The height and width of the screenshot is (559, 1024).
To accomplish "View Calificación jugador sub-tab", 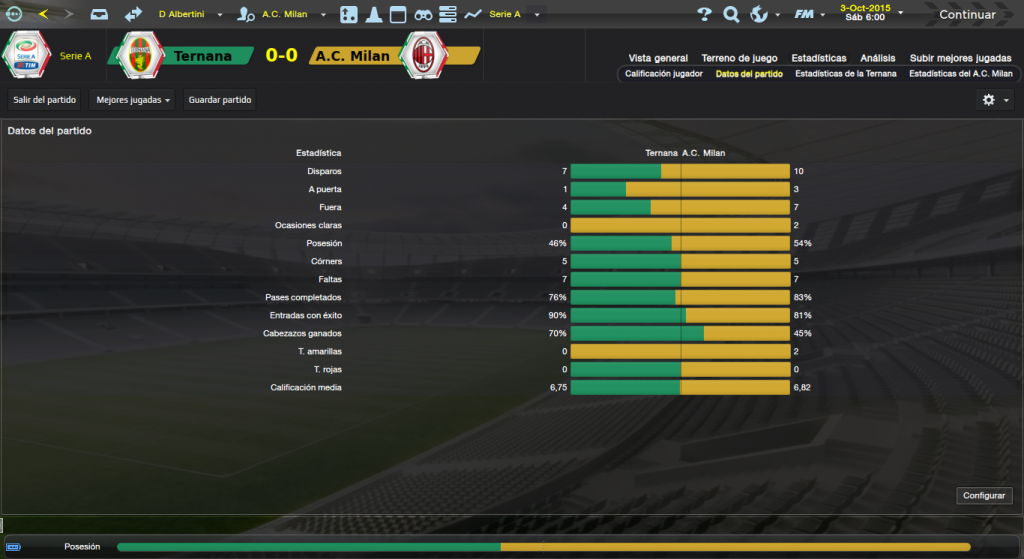I will 664,74.
